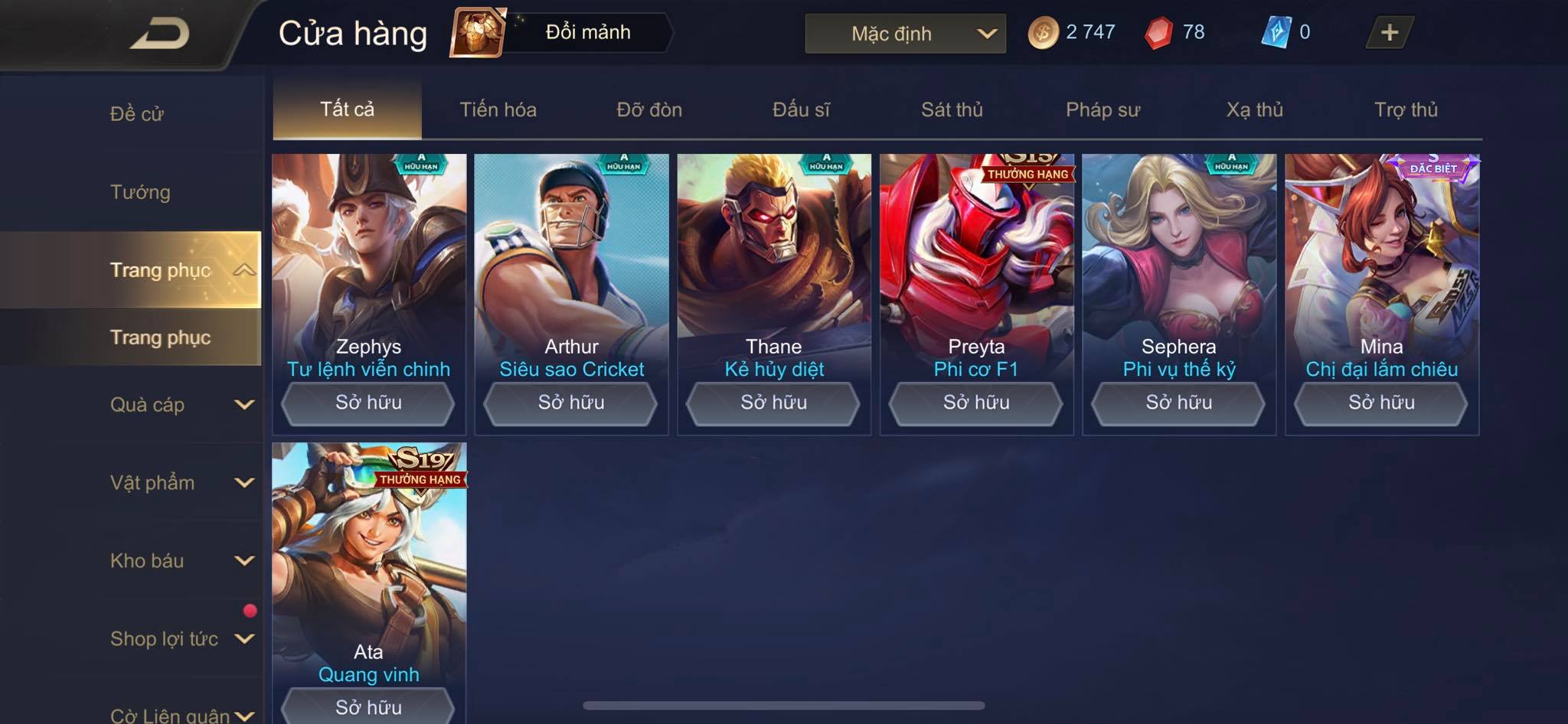Select the Zephys Tư lệnh viễn chinh skin card

369,260
